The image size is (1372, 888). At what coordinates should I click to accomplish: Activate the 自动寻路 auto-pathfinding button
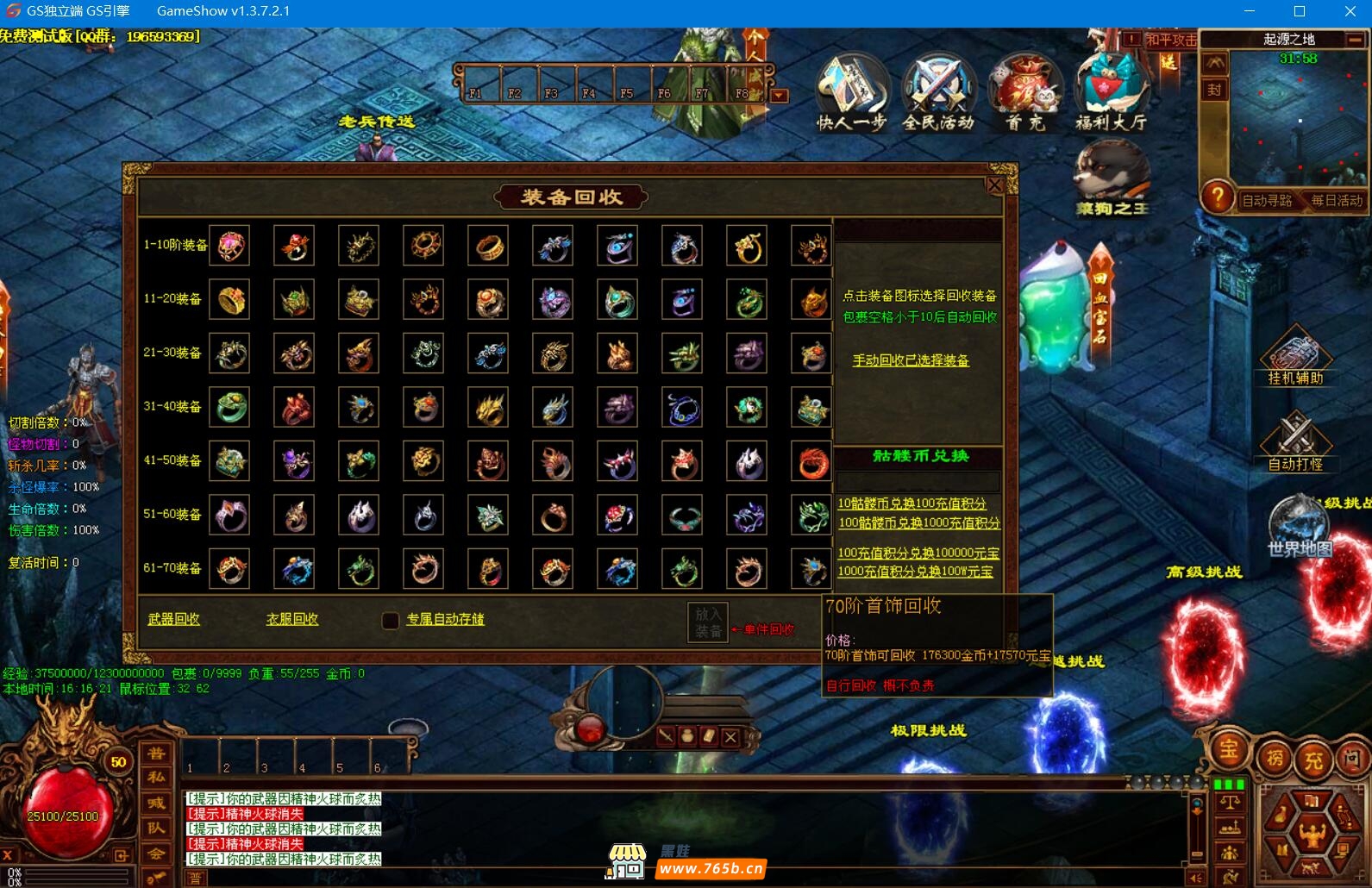point(1267,201)
